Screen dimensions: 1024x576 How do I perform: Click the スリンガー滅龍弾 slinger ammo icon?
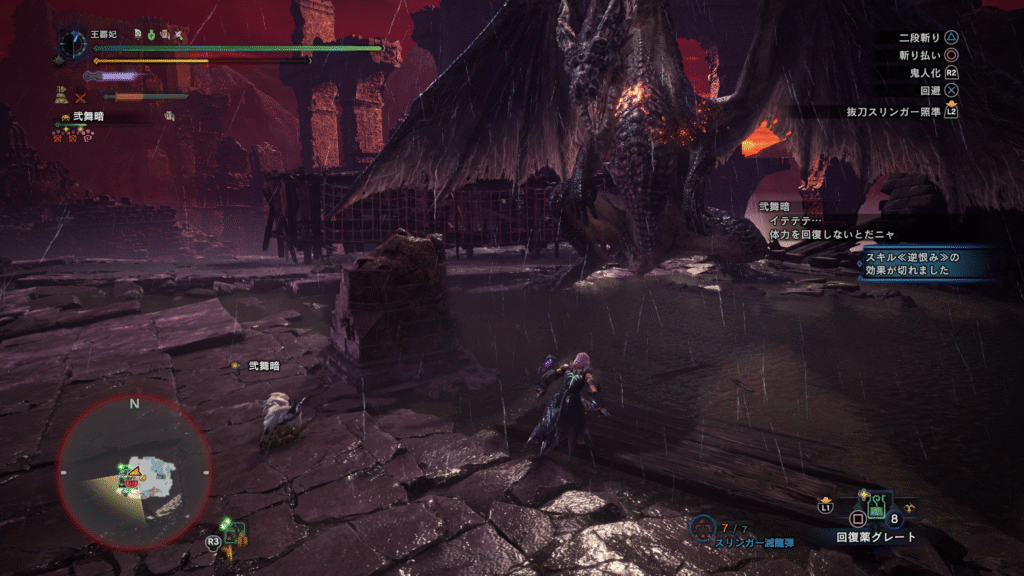click(704, 525)
